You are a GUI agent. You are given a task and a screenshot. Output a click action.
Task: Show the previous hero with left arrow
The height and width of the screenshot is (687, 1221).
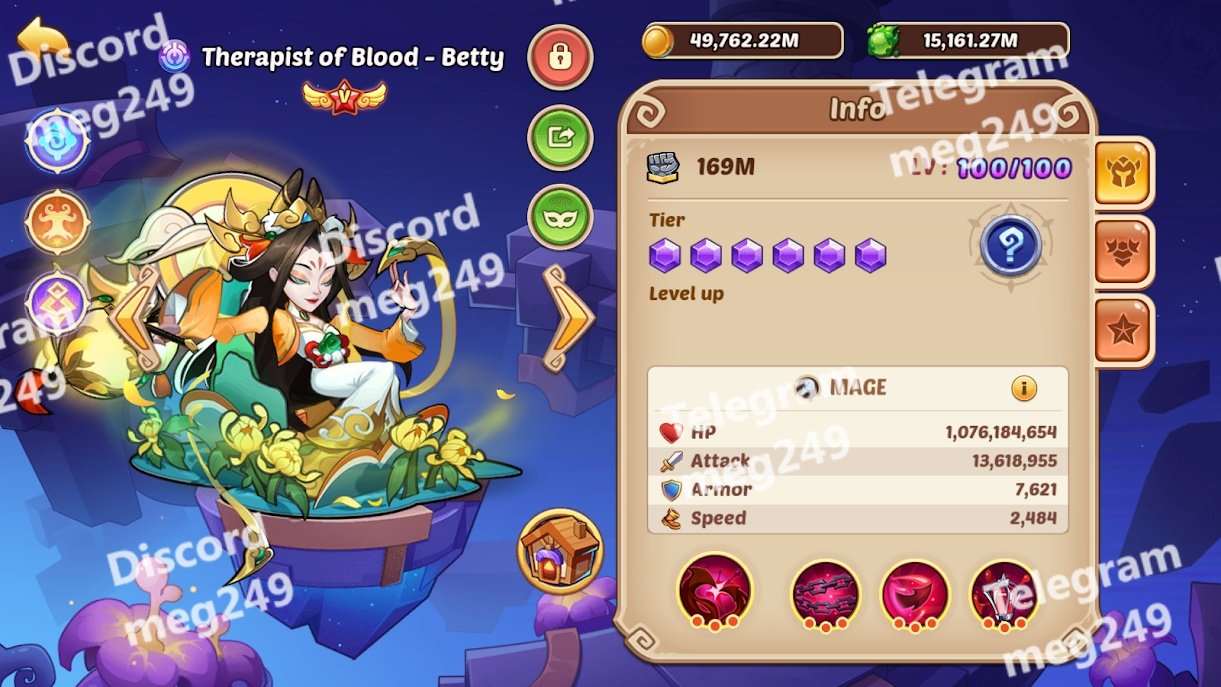[135, 317]
